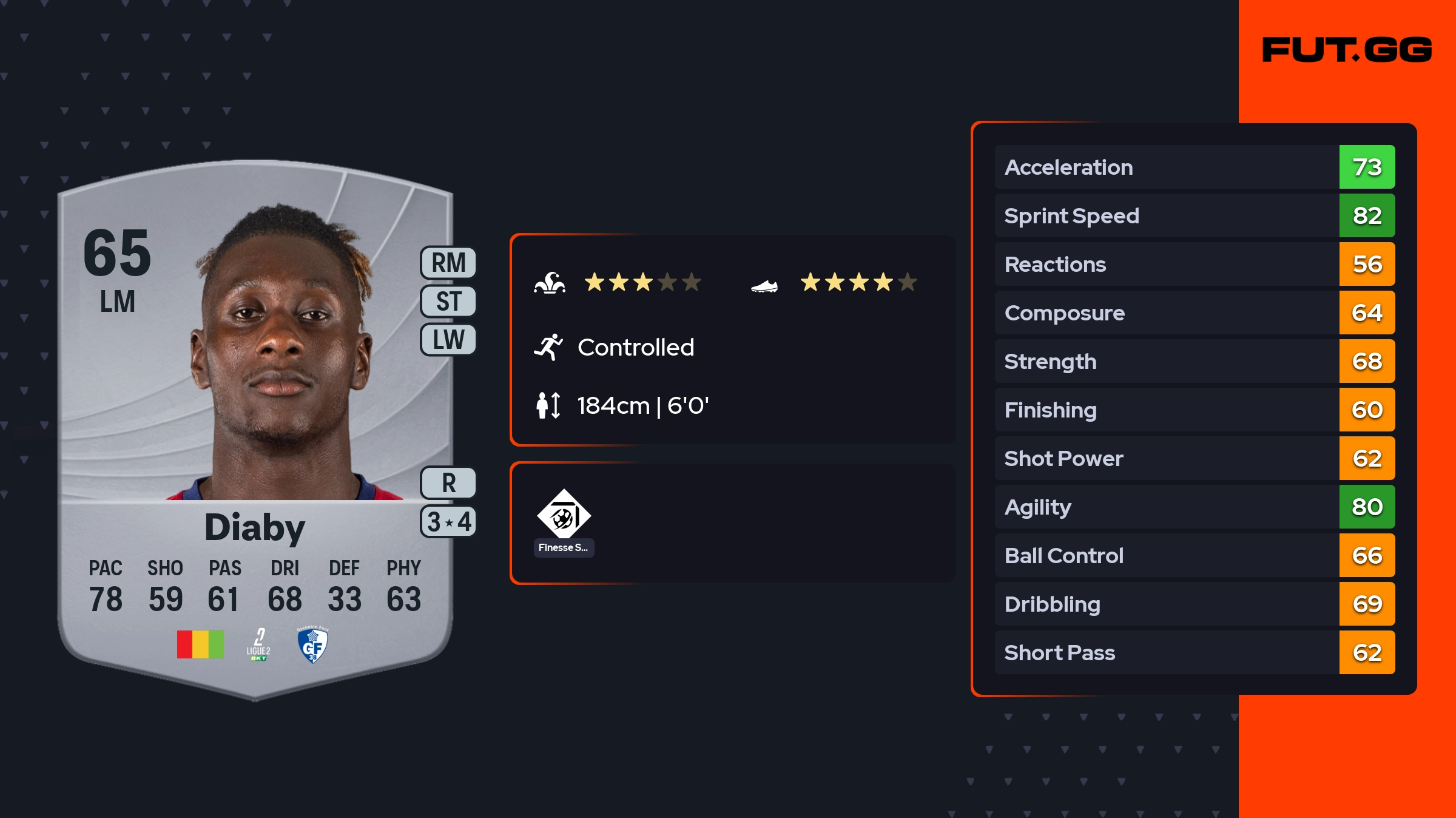Click the preferred foot R badge
Screen dimensions: 1456x818
(448, 483)
